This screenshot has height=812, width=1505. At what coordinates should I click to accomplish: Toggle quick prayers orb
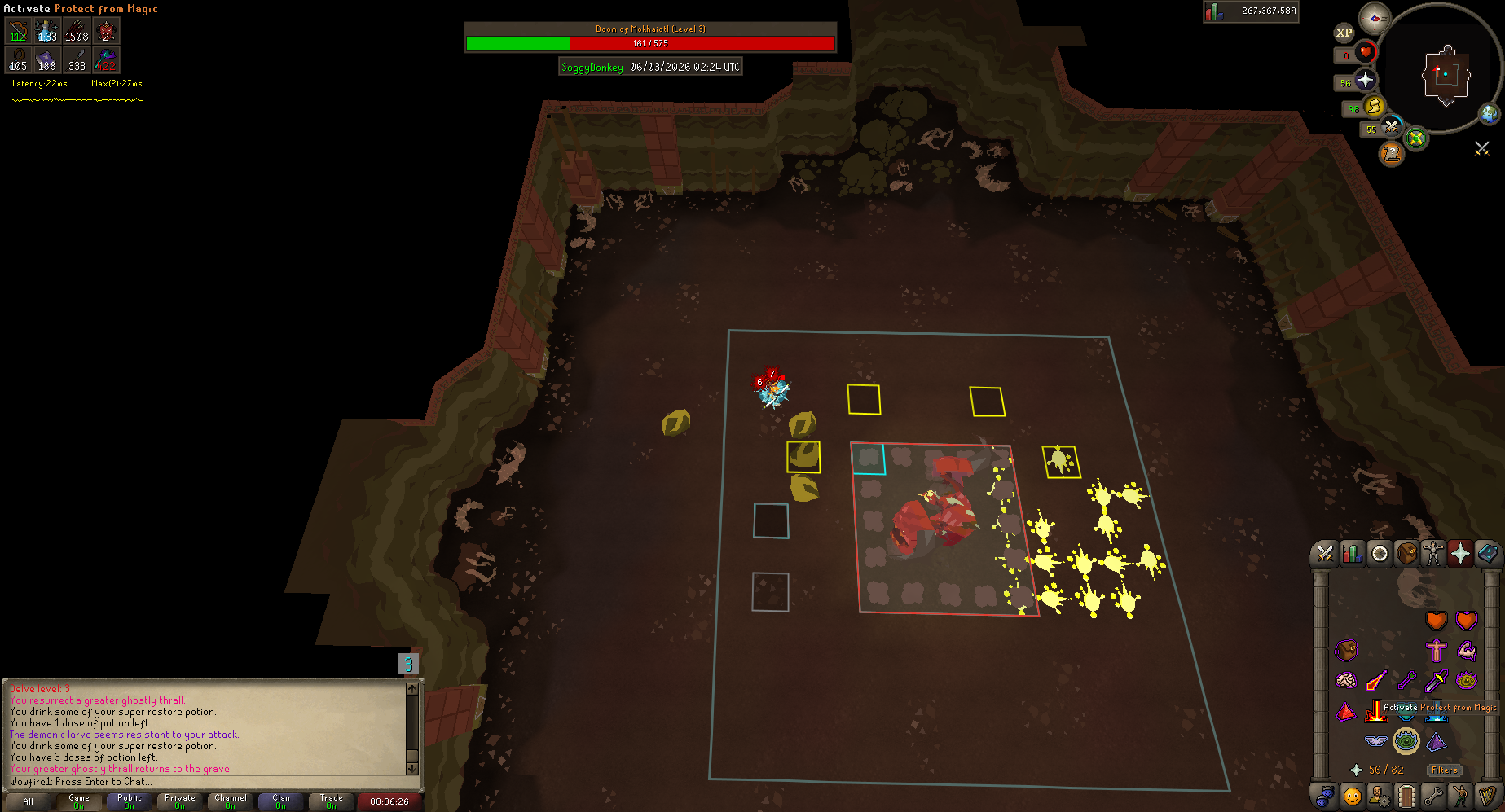(1366, 81)
